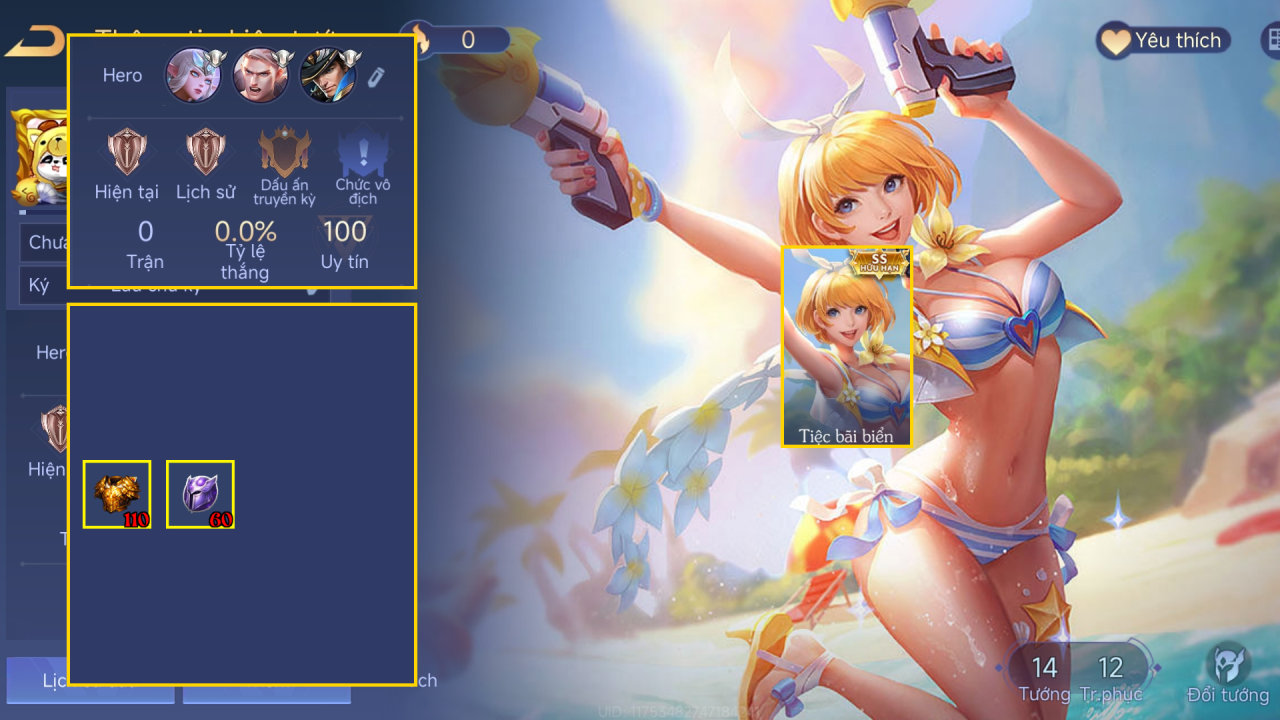Select the angry blond hero portrait
The height and width of the screenshot is (720, 1280).
[261, 76]
